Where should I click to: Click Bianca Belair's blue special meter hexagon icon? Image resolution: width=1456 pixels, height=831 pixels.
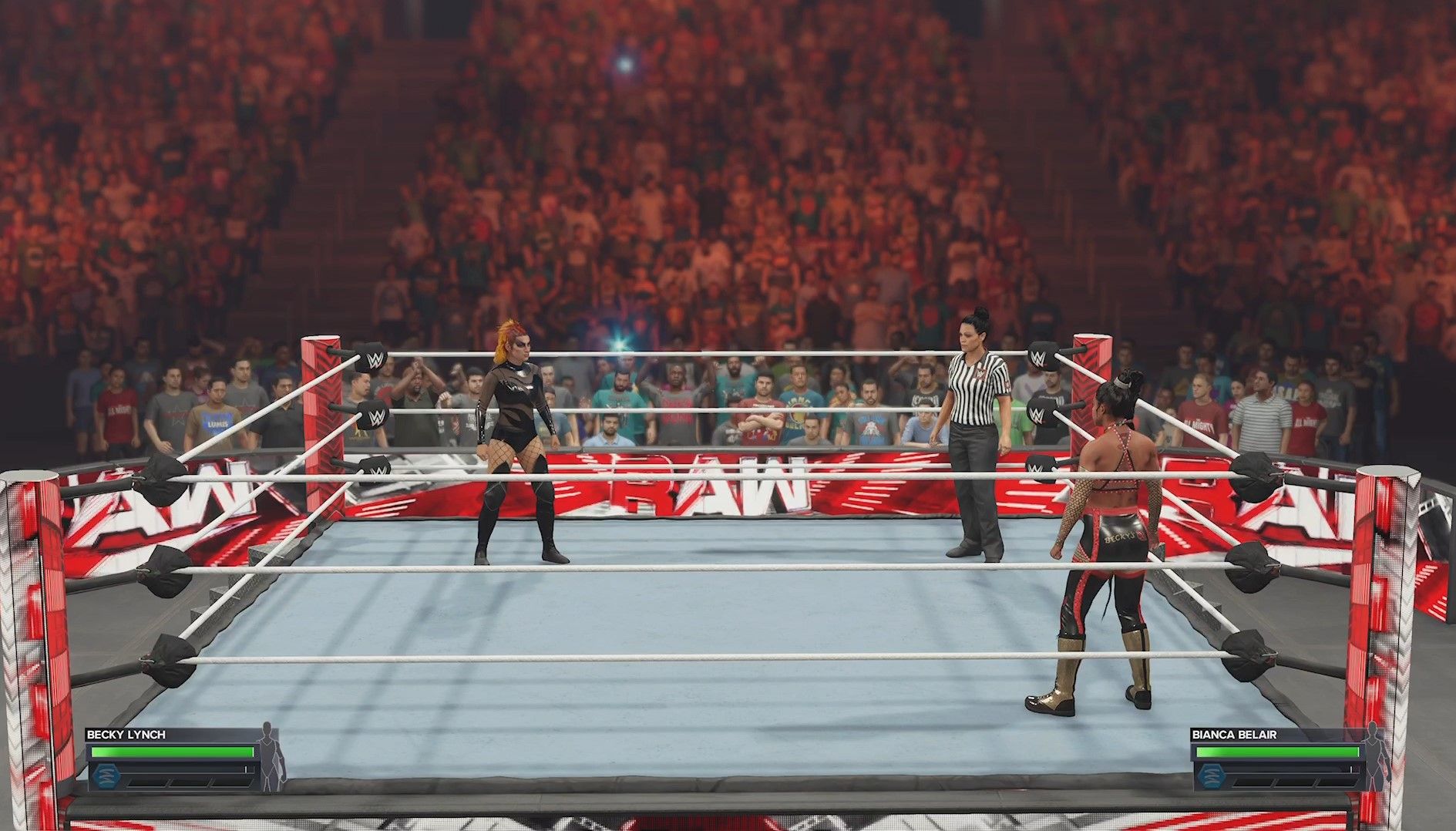1212,775
